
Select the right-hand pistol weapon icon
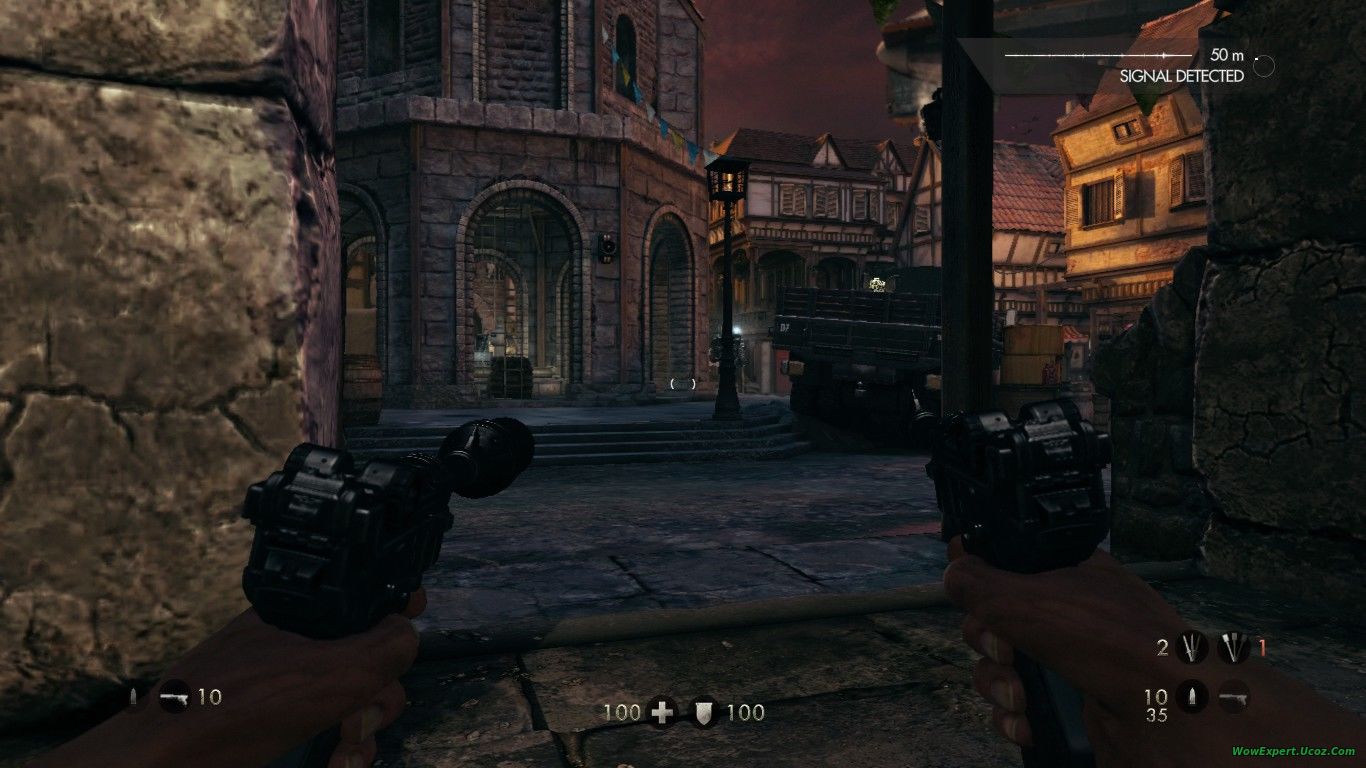1234,696
